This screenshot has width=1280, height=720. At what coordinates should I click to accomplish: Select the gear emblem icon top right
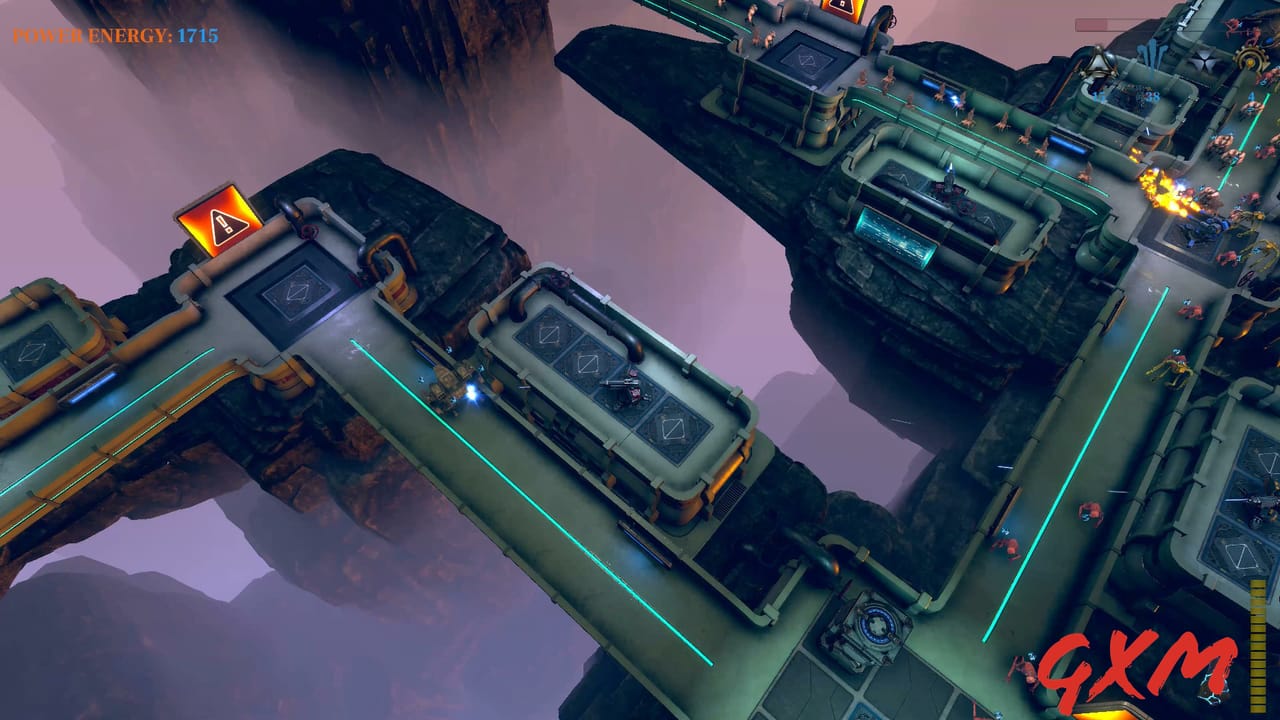[x=1252, y=60]
